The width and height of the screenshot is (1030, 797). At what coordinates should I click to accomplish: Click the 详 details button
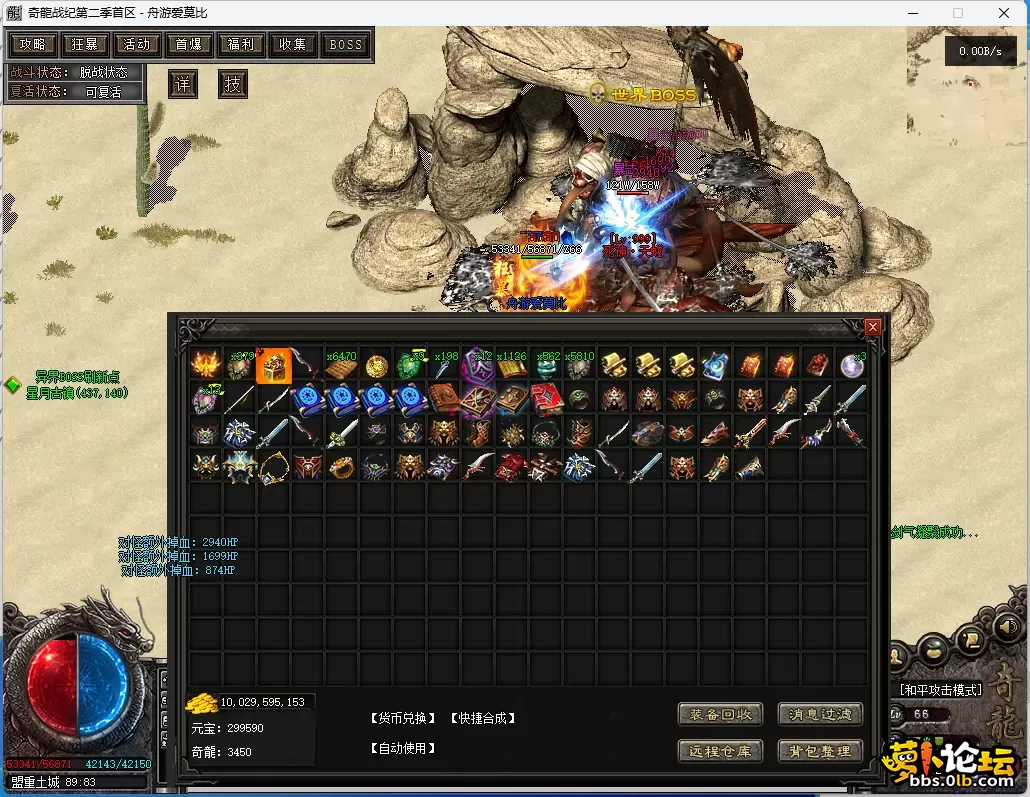coord(183,84)
